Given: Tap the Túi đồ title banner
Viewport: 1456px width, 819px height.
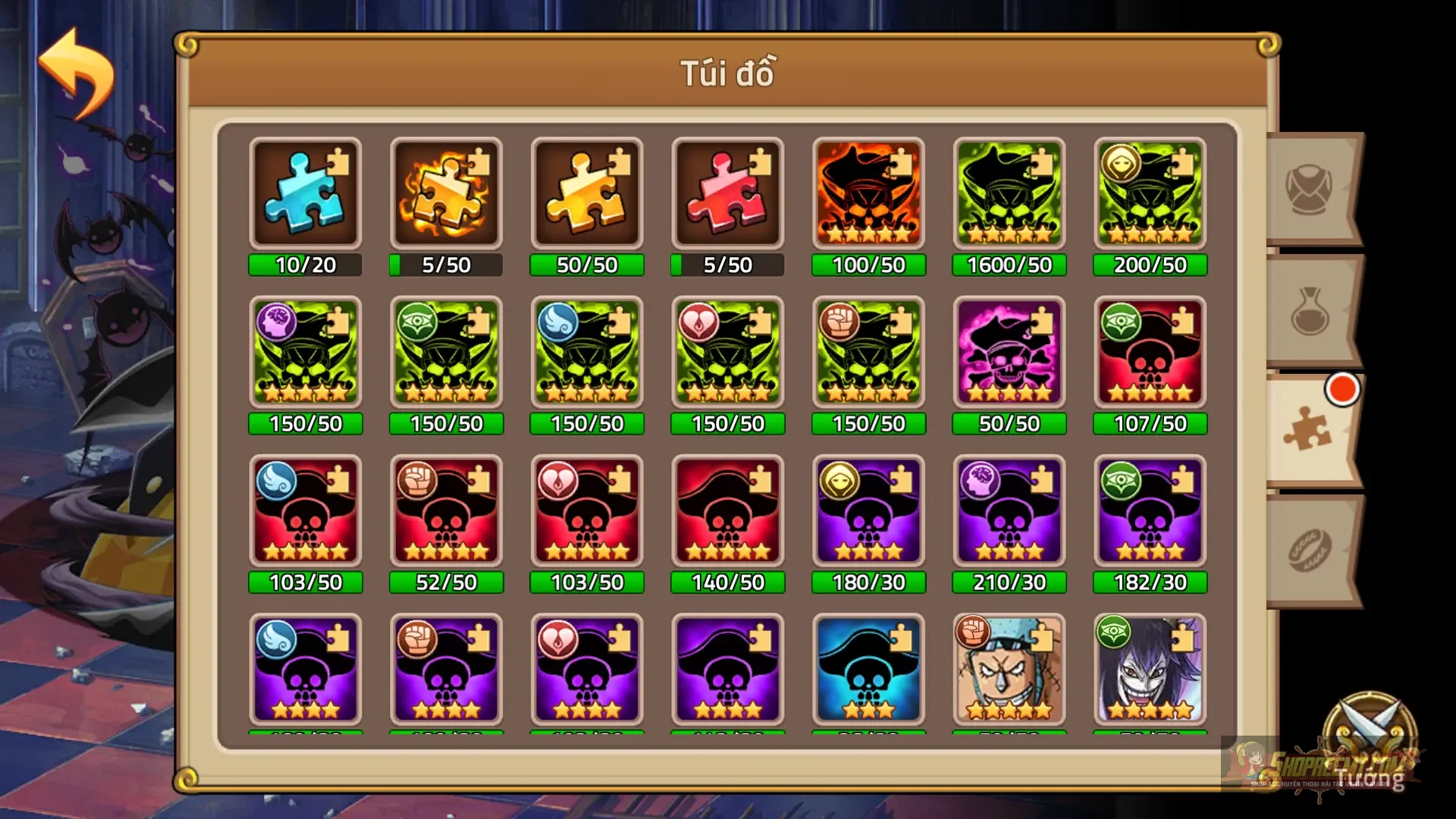Looking at the screenshot, I should (727, 74).
